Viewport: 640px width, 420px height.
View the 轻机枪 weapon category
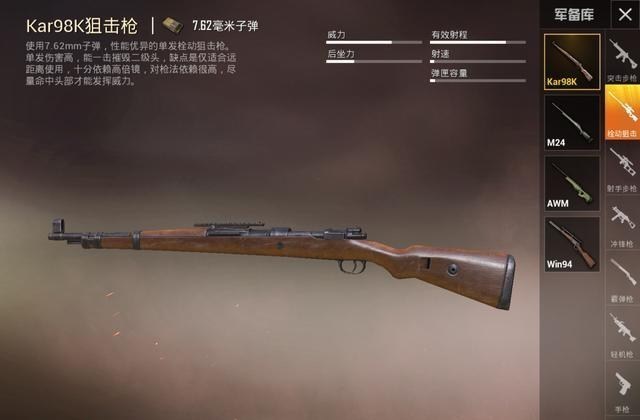tap(622, 334)
